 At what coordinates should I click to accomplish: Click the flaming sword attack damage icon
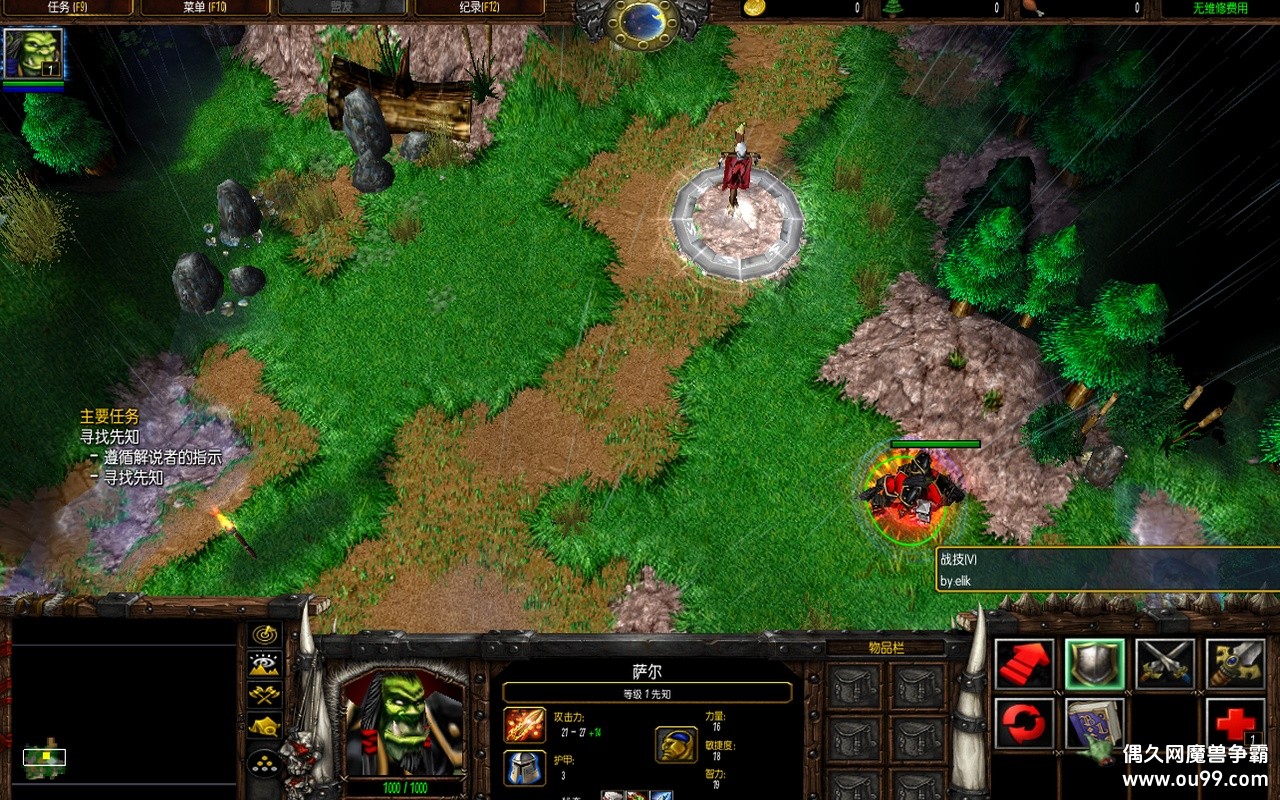click(524, 724)
